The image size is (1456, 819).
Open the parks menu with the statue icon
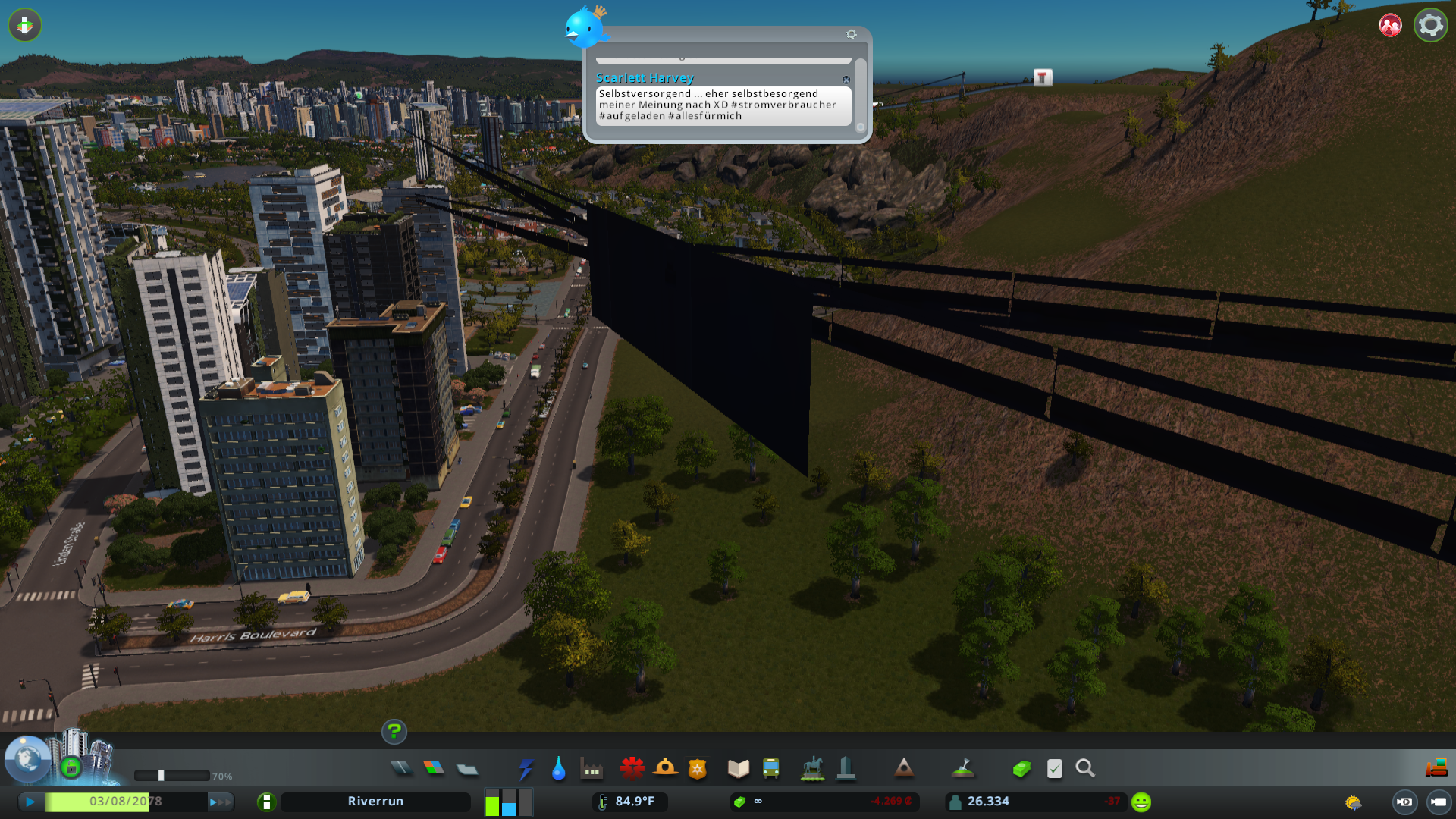pos(811,768)
